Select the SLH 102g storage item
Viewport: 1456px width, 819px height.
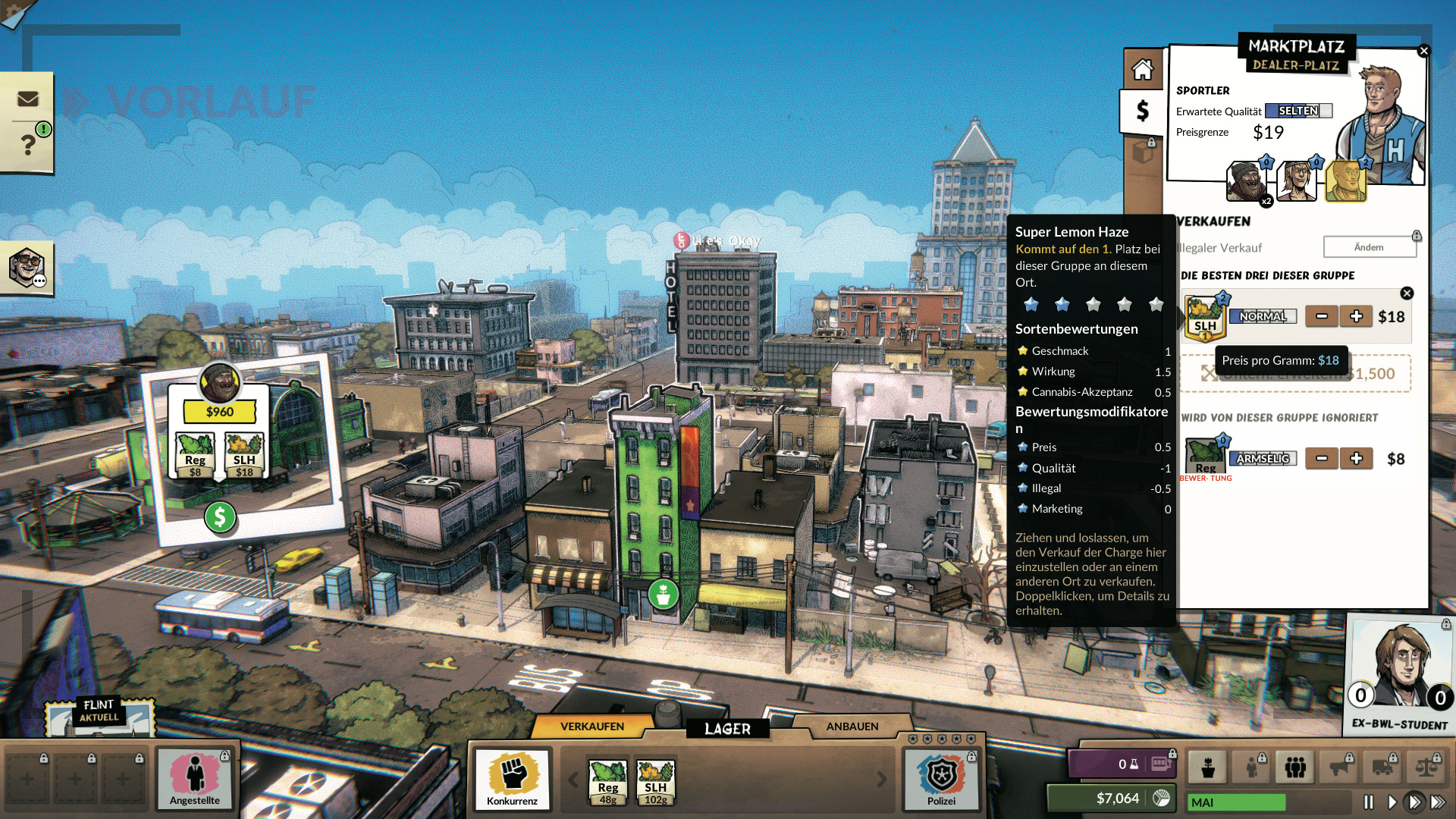coord(655,783)
